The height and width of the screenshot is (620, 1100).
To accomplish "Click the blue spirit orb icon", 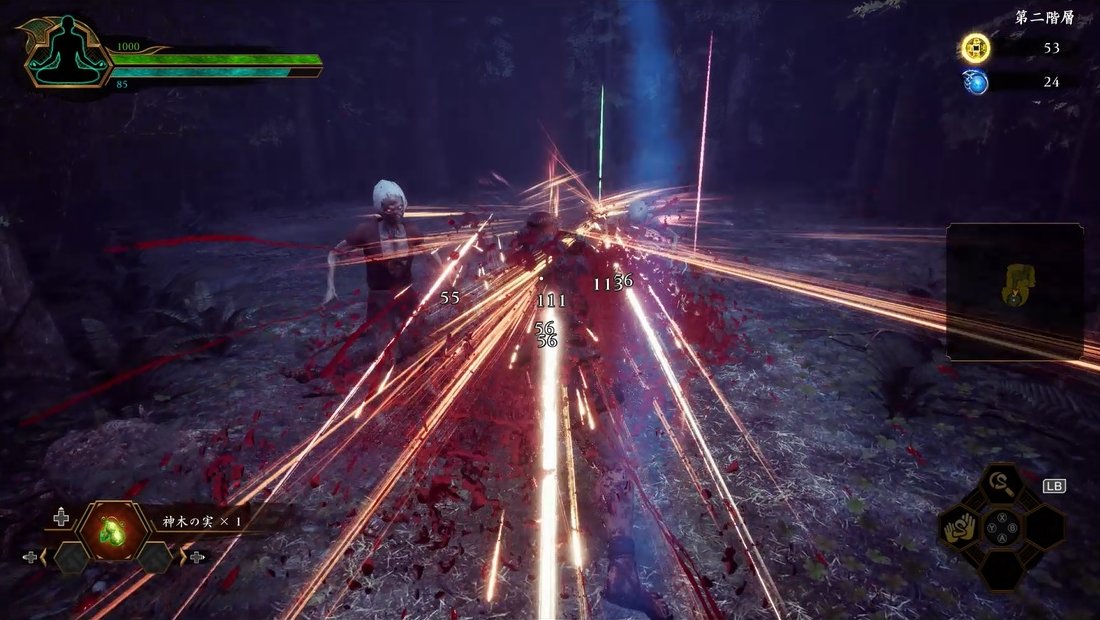I will tap(976, 82).
